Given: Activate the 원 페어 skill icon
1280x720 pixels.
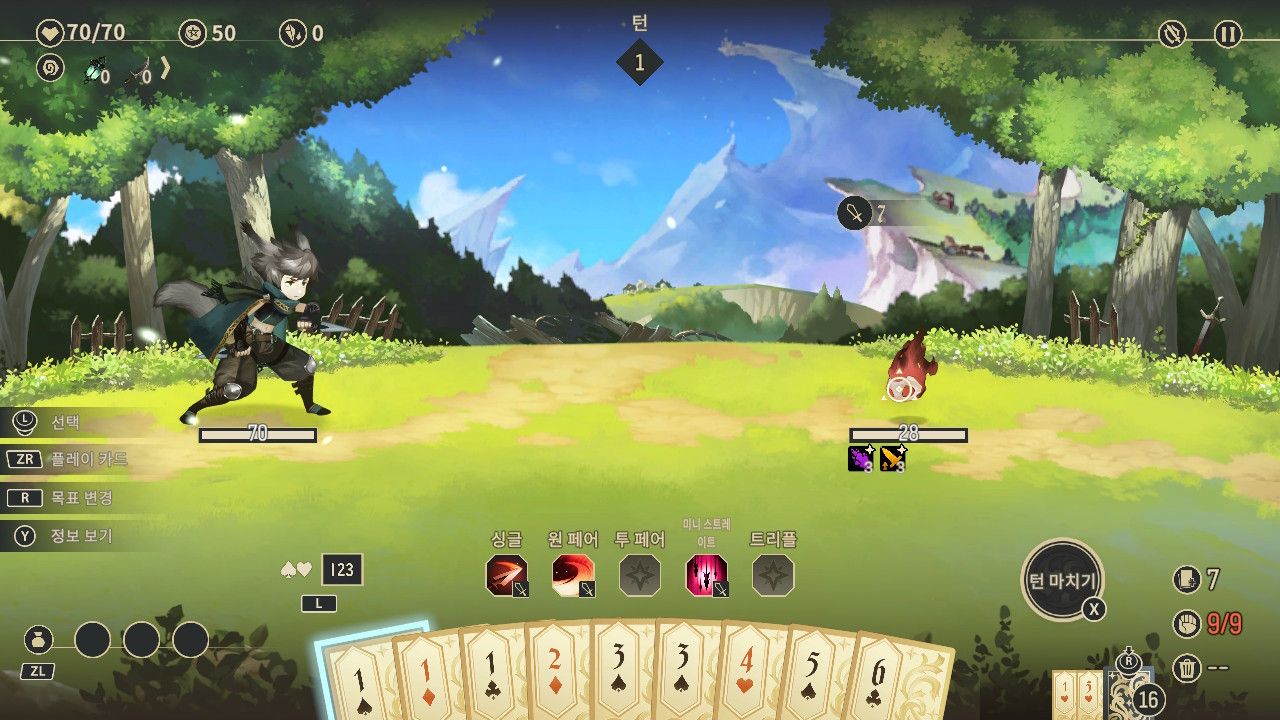Looking at the screenshot, I should (573, 576).
